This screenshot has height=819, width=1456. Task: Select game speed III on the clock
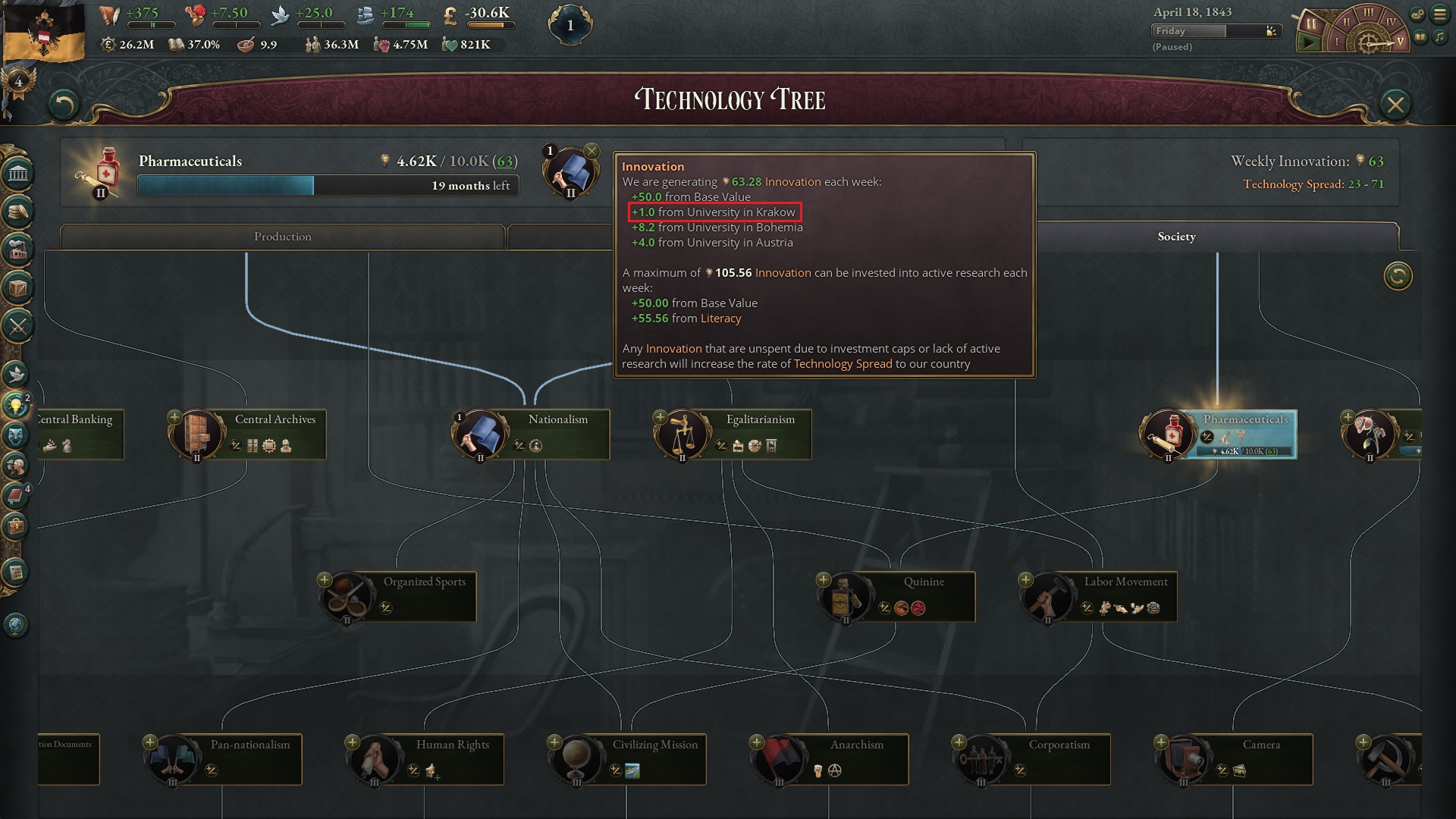tap(1368, 14)
